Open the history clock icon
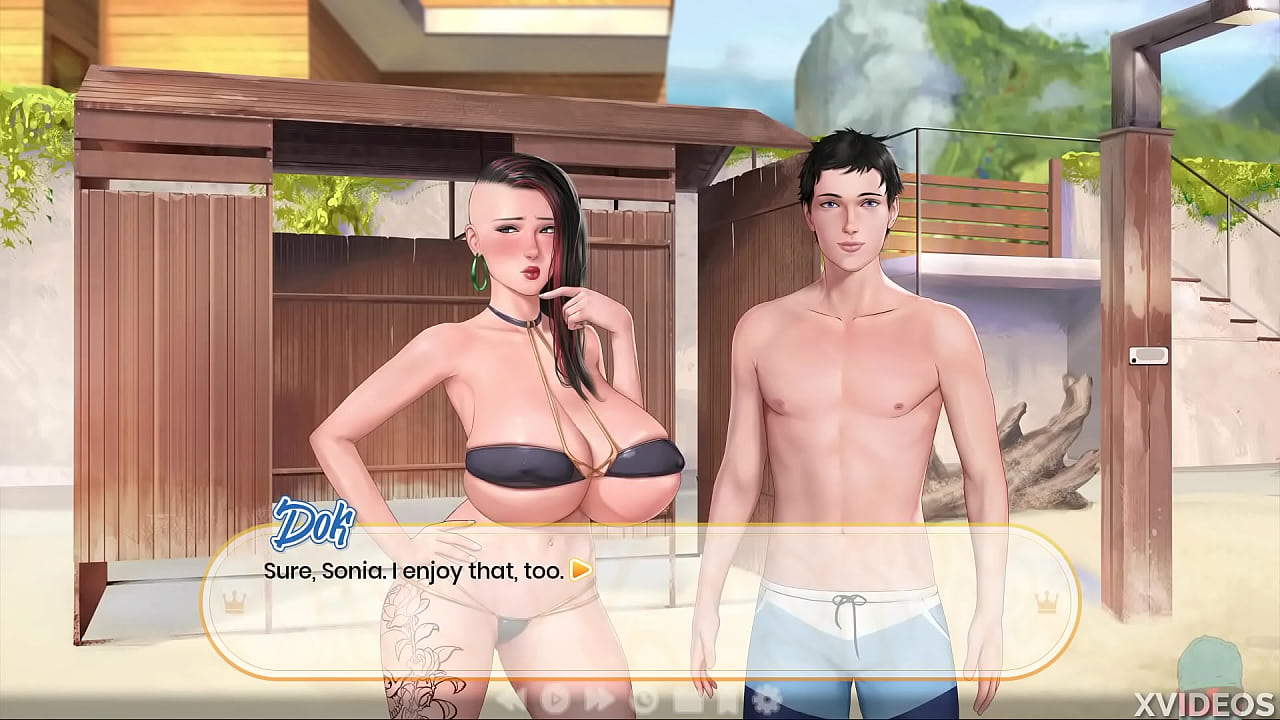The height and width of the screenshot is (720, 1280). [x=645, y=700]
